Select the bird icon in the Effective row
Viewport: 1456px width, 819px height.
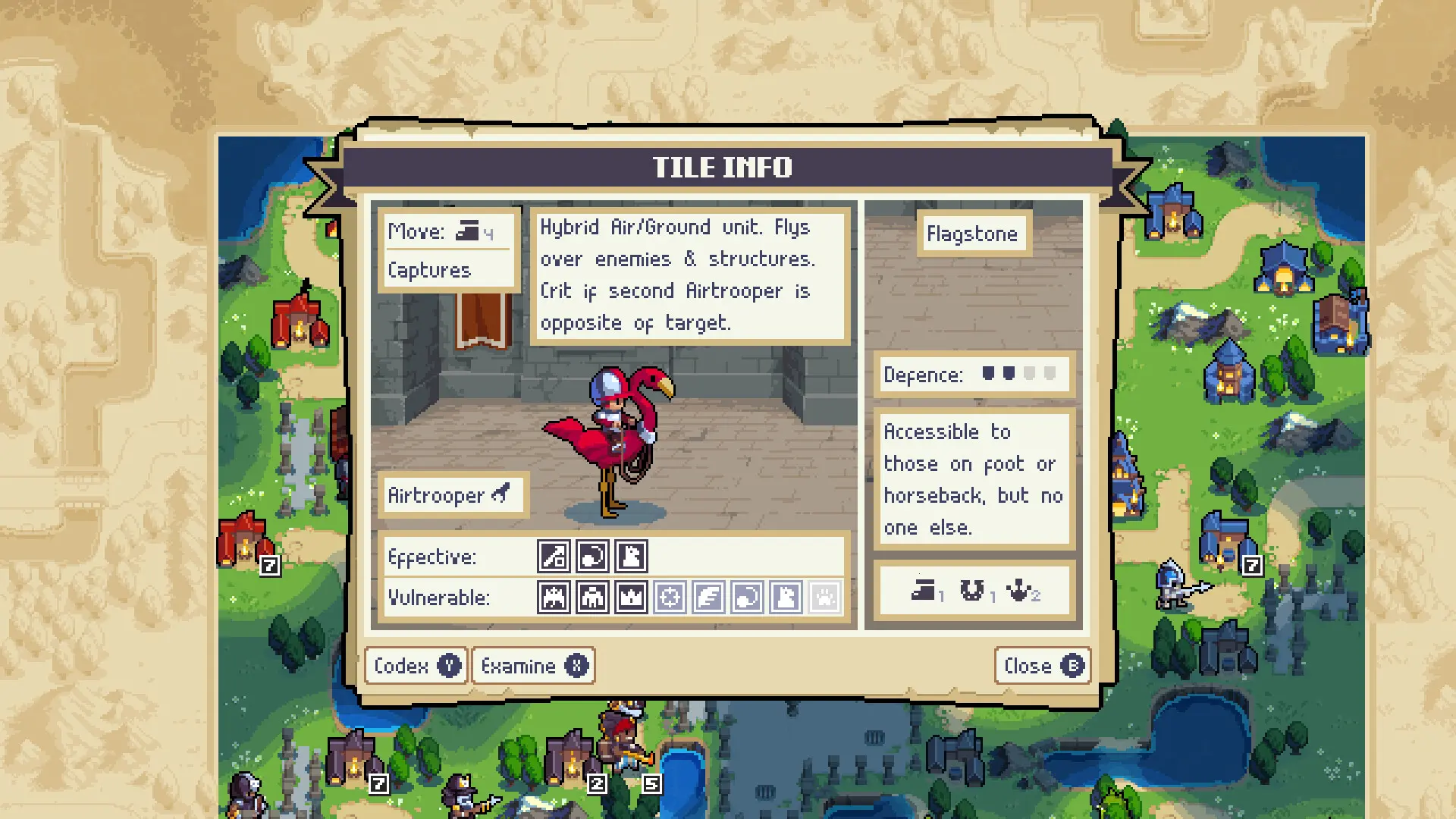631,556
